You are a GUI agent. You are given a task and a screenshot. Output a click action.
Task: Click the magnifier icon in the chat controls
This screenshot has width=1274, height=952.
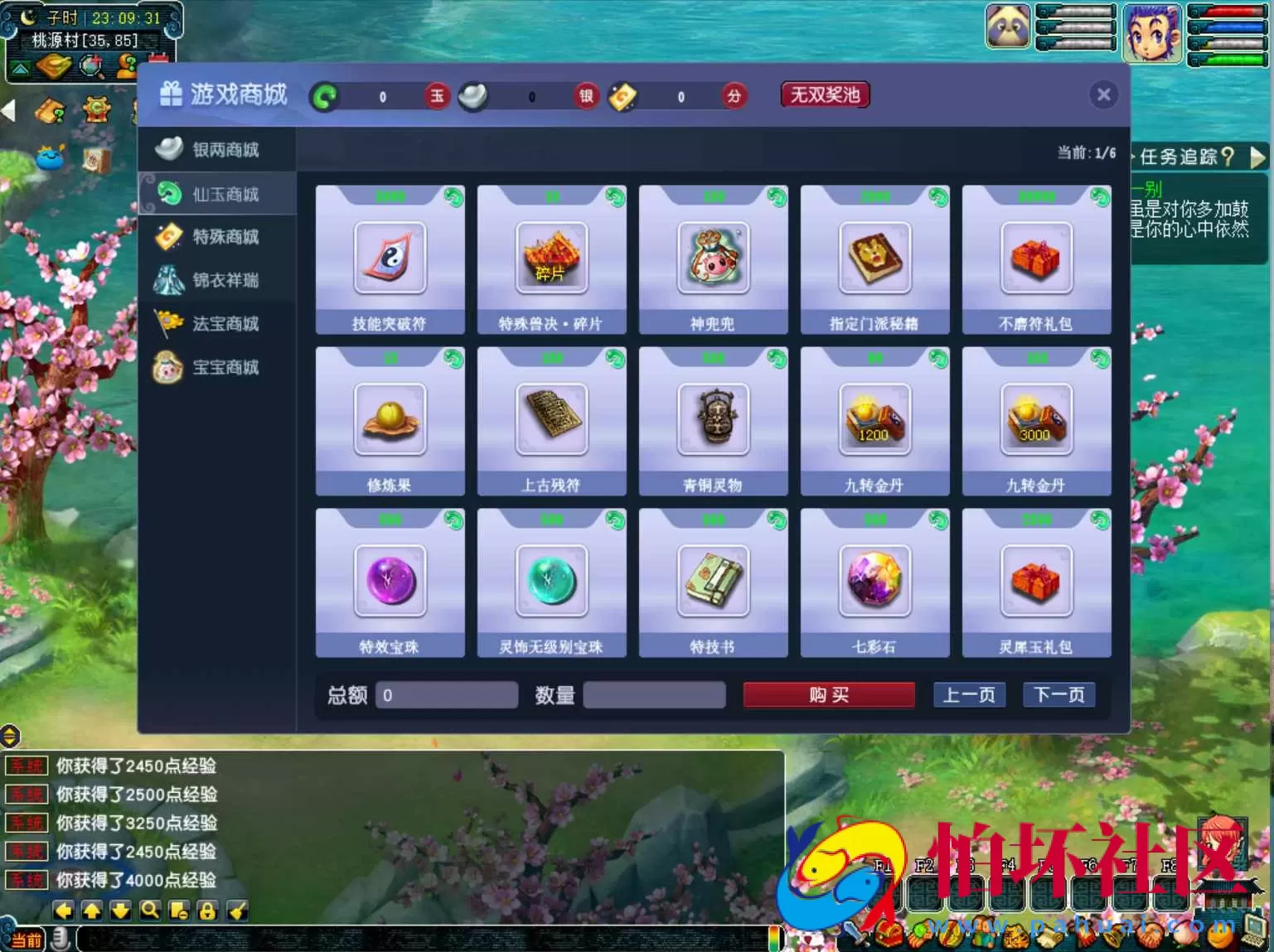pos(149,910)
